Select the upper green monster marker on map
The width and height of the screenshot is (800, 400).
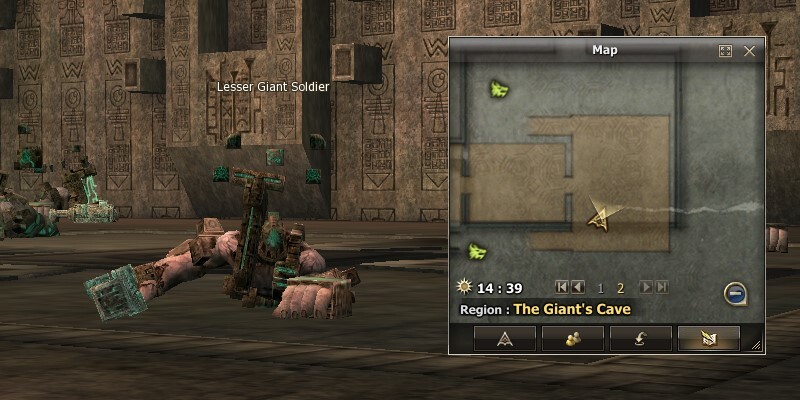click(497, 90)
